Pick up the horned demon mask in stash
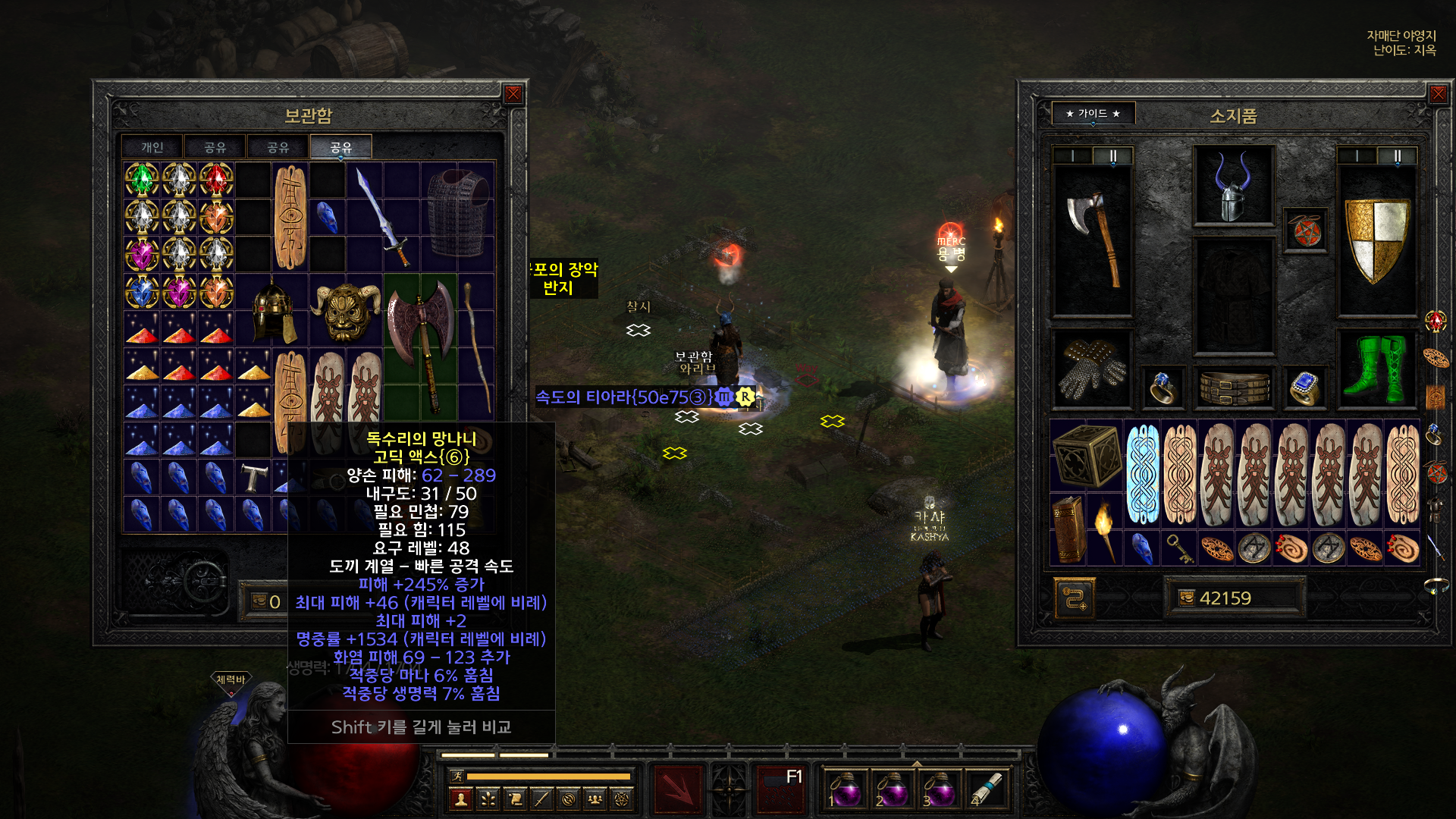This screenshot has height=819, width=1456. [346, 310]
